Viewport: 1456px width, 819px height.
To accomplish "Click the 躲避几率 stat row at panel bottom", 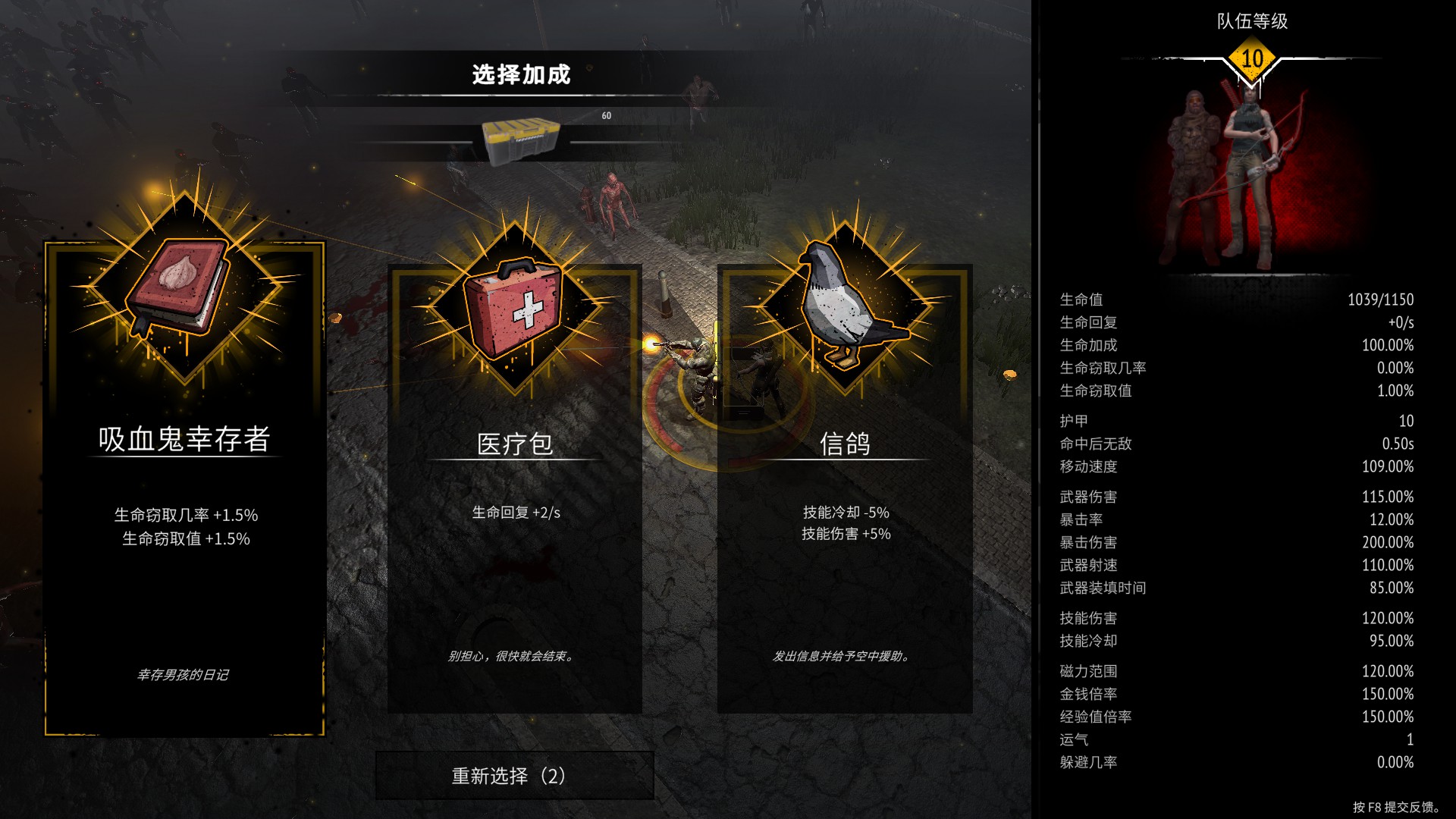I will tap(1236, 761).
